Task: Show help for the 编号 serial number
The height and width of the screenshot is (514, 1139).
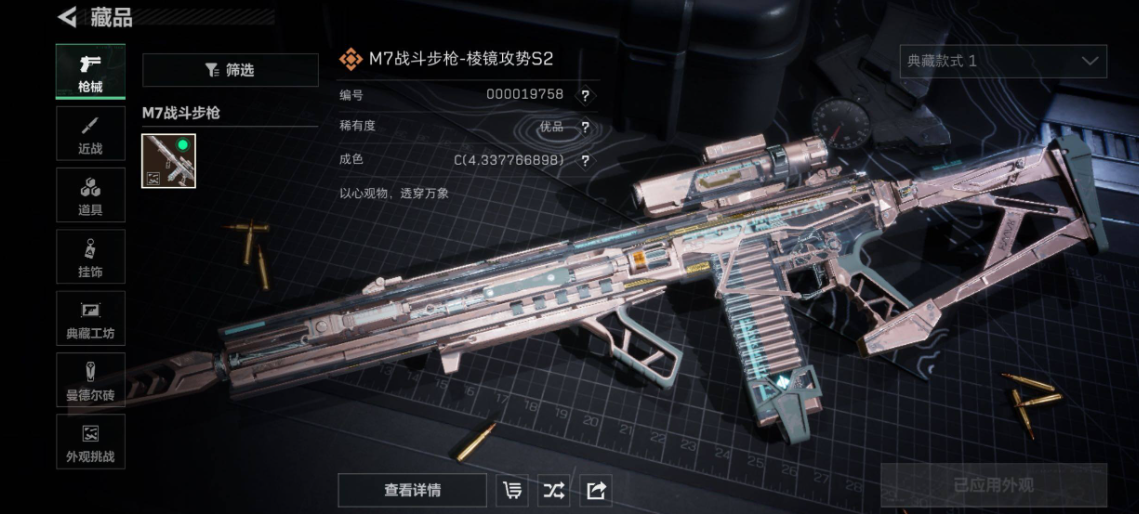Action: (585, 95)
